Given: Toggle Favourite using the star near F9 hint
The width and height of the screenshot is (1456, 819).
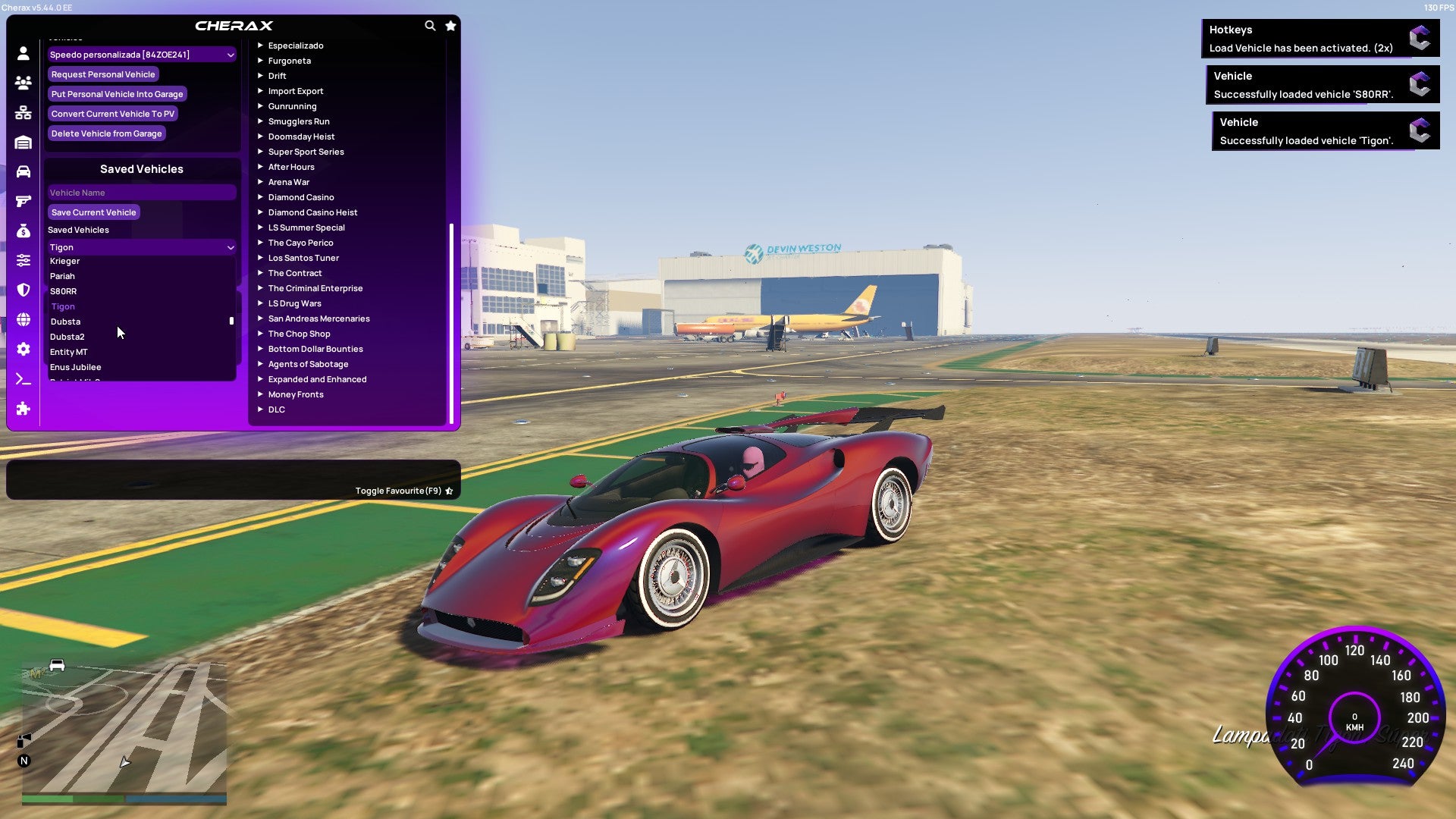Looking at the screenshot, I should coord(449,490).
